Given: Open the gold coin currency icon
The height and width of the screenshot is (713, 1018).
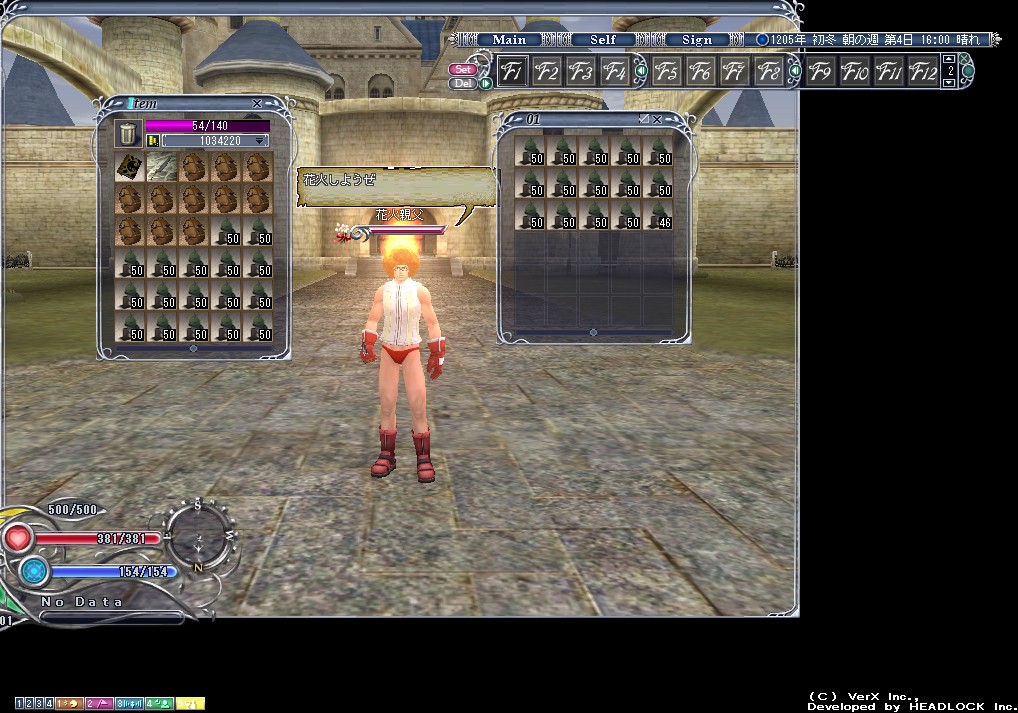Looking at the screenshot, I should click(153, 141).
